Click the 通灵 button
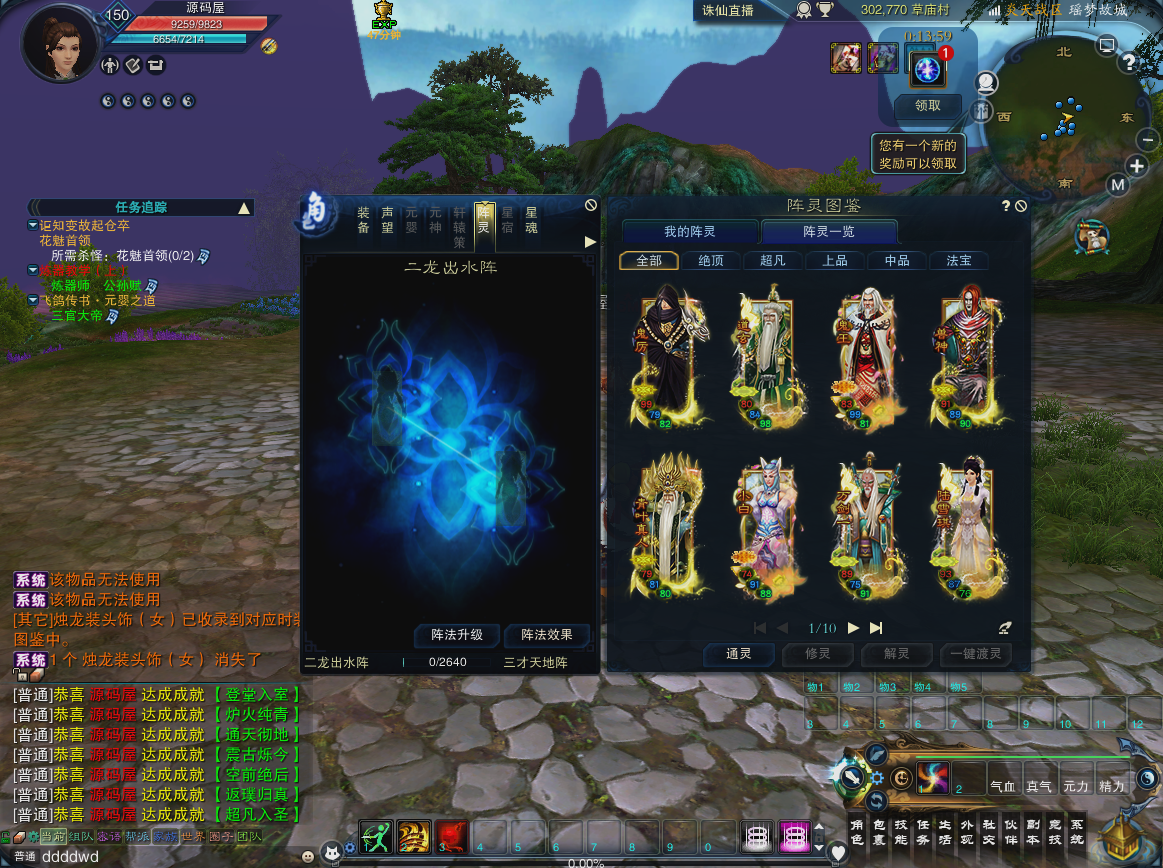 (x=738, y=655)
